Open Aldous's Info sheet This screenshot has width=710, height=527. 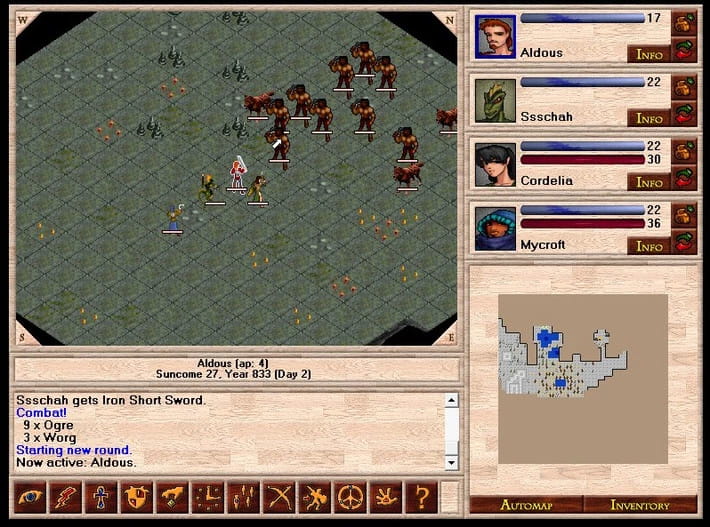point(648,53)
